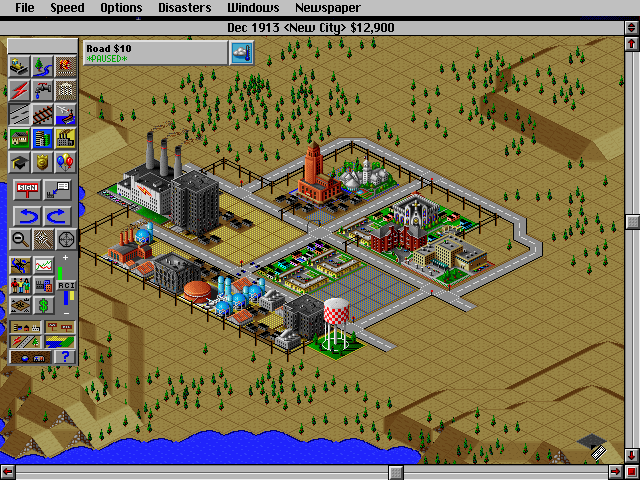Choose the water faucet tool
This screenshot has width=640, height=480.
click(42, 90)
